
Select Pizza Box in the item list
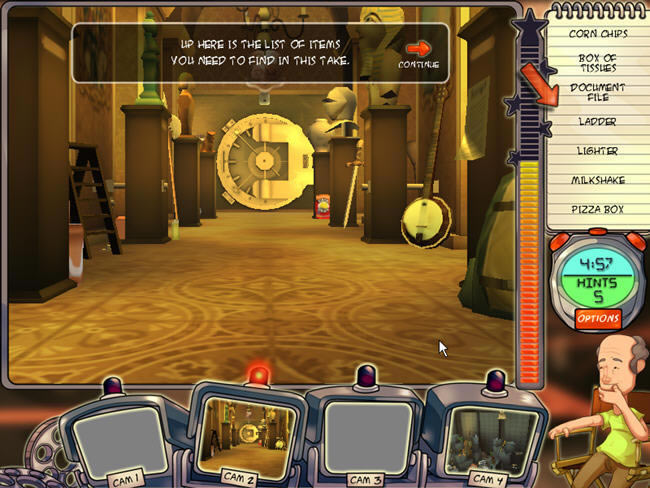coord(598,210)
